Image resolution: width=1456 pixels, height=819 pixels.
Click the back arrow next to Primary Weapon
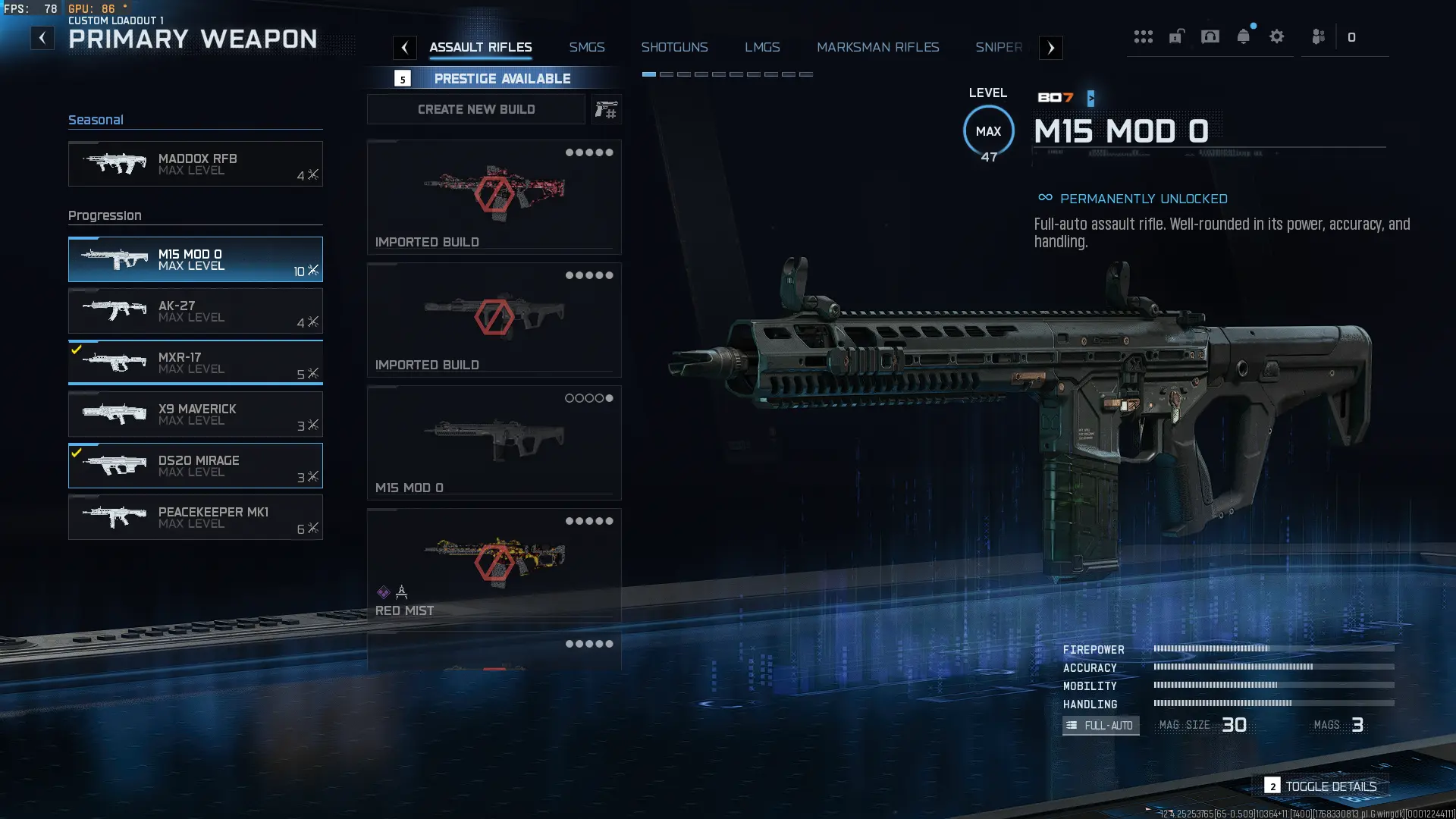(x=41, y=37)
